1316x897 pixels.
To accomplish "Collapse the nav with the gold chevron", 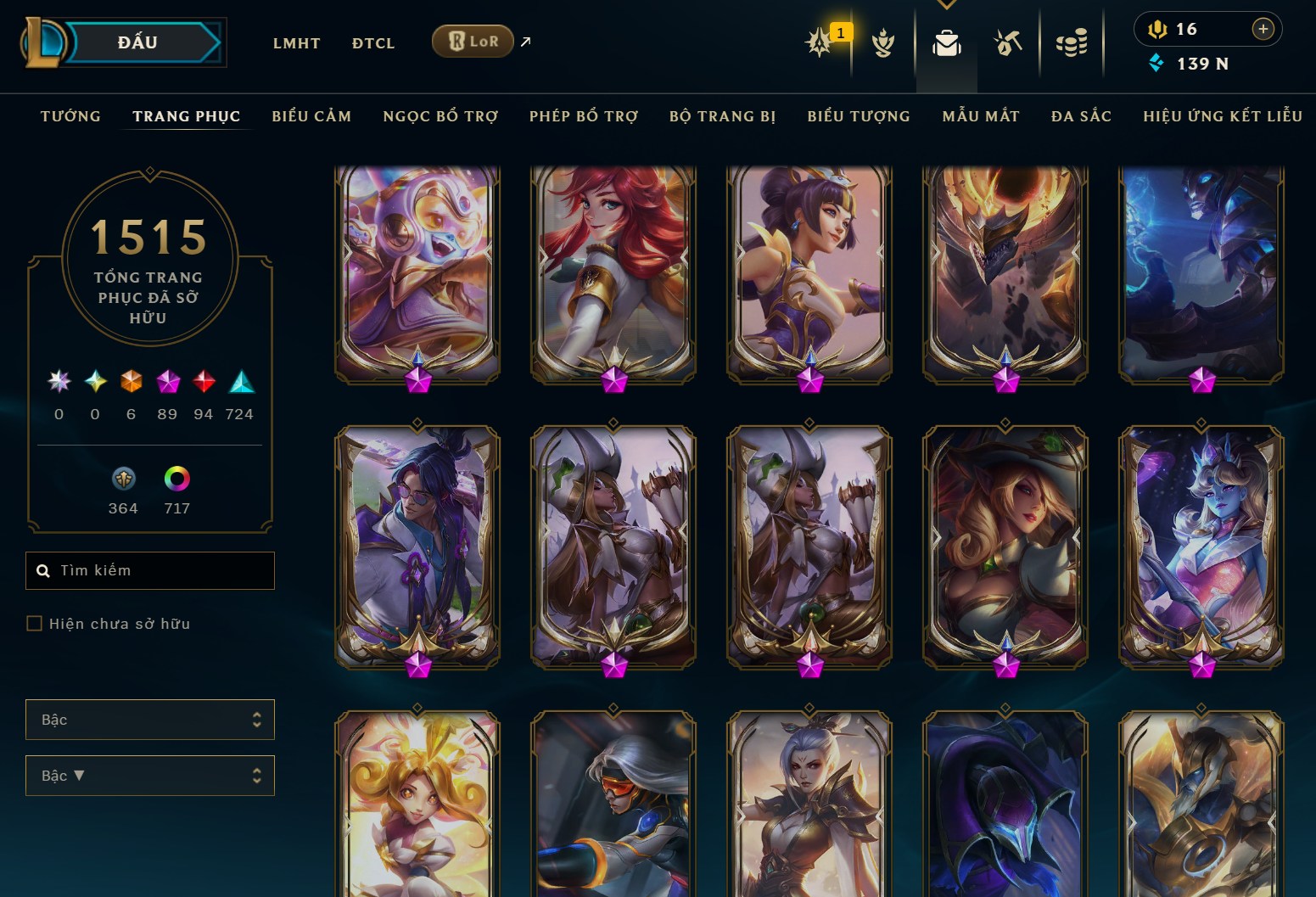I will pyautogui.click(x=946, y=4).
